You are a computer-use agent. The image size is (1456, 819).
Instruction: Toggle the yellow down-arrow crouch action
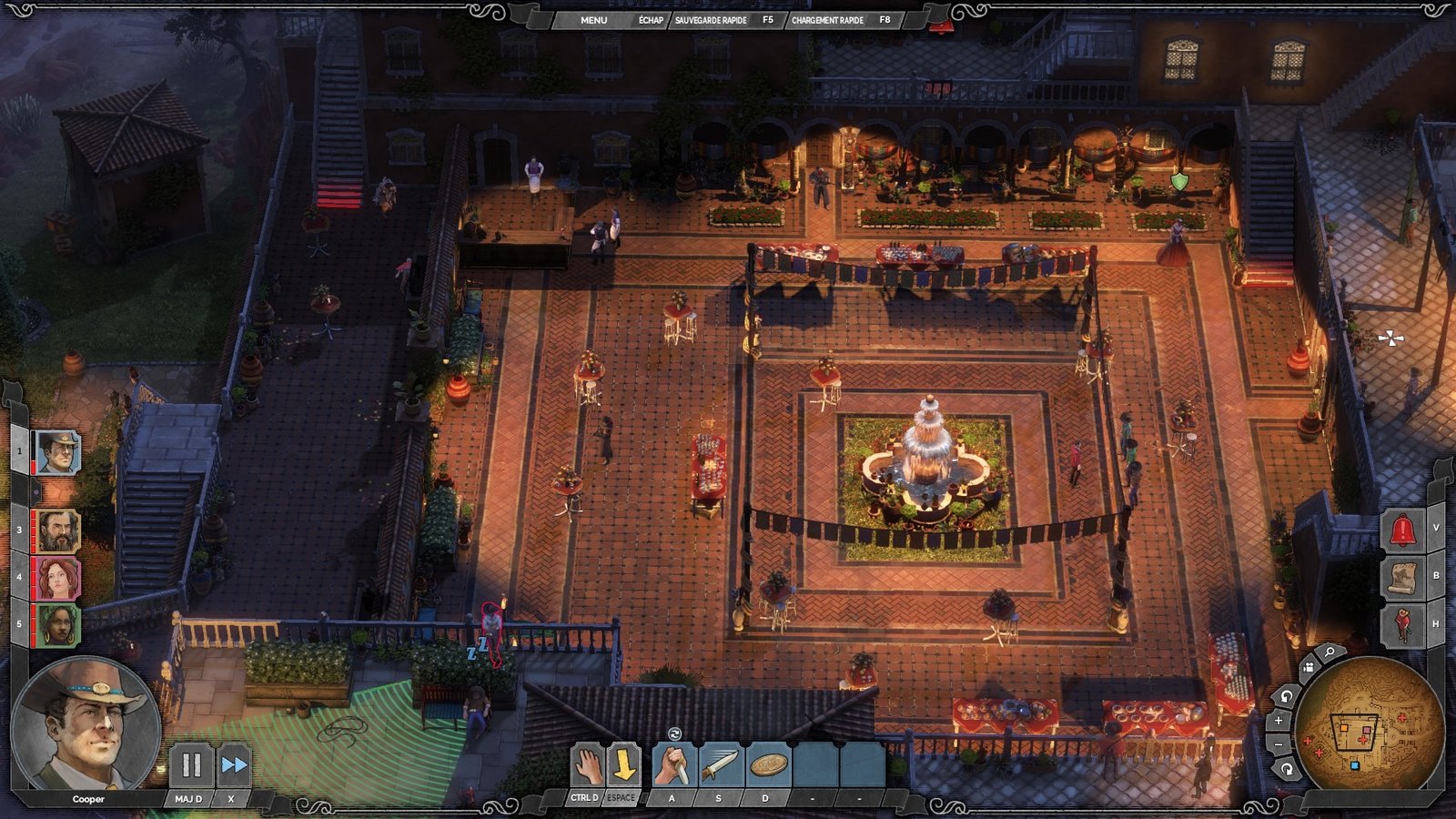[623, 765]
